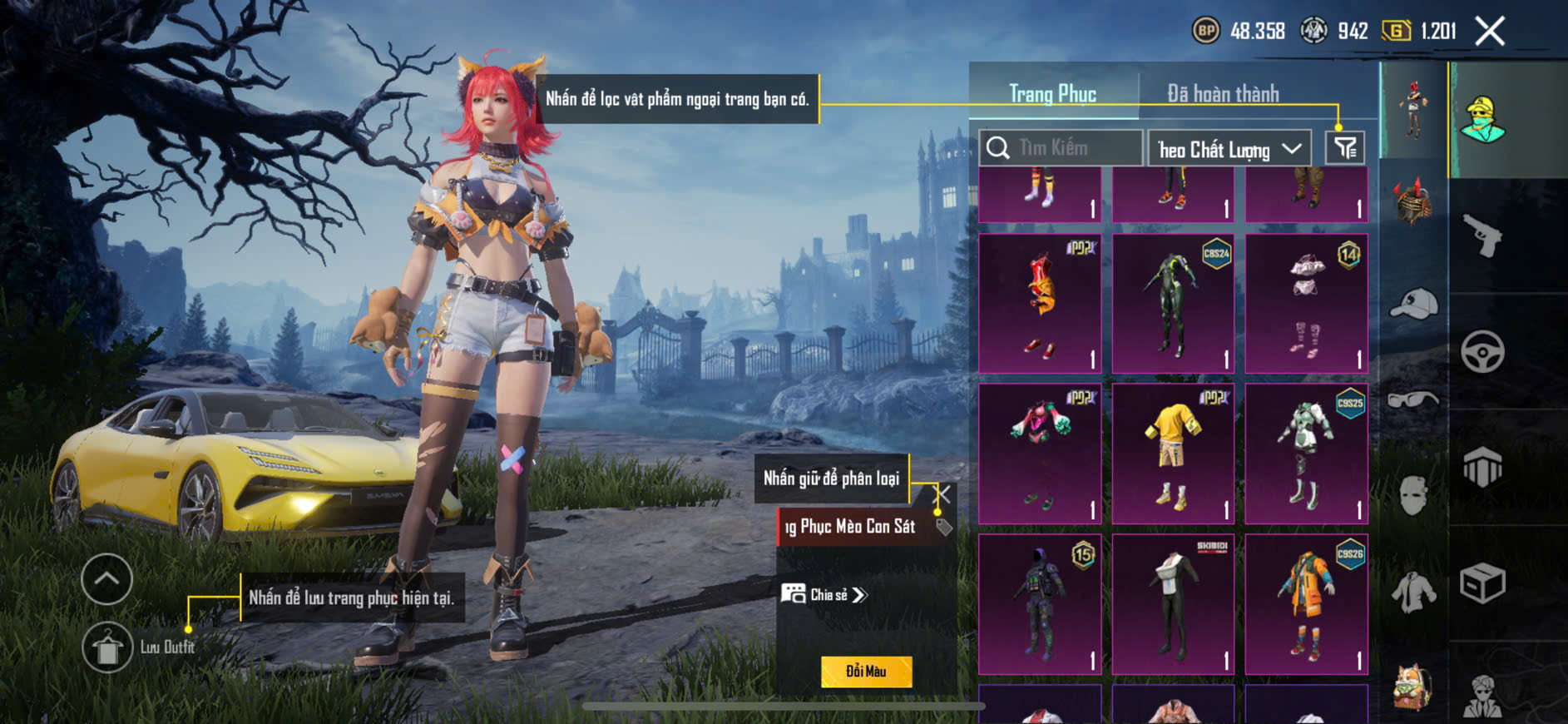Select the glasses accessory category
Viewport: 1568px width, 724px height.
tap(1412, 399)
